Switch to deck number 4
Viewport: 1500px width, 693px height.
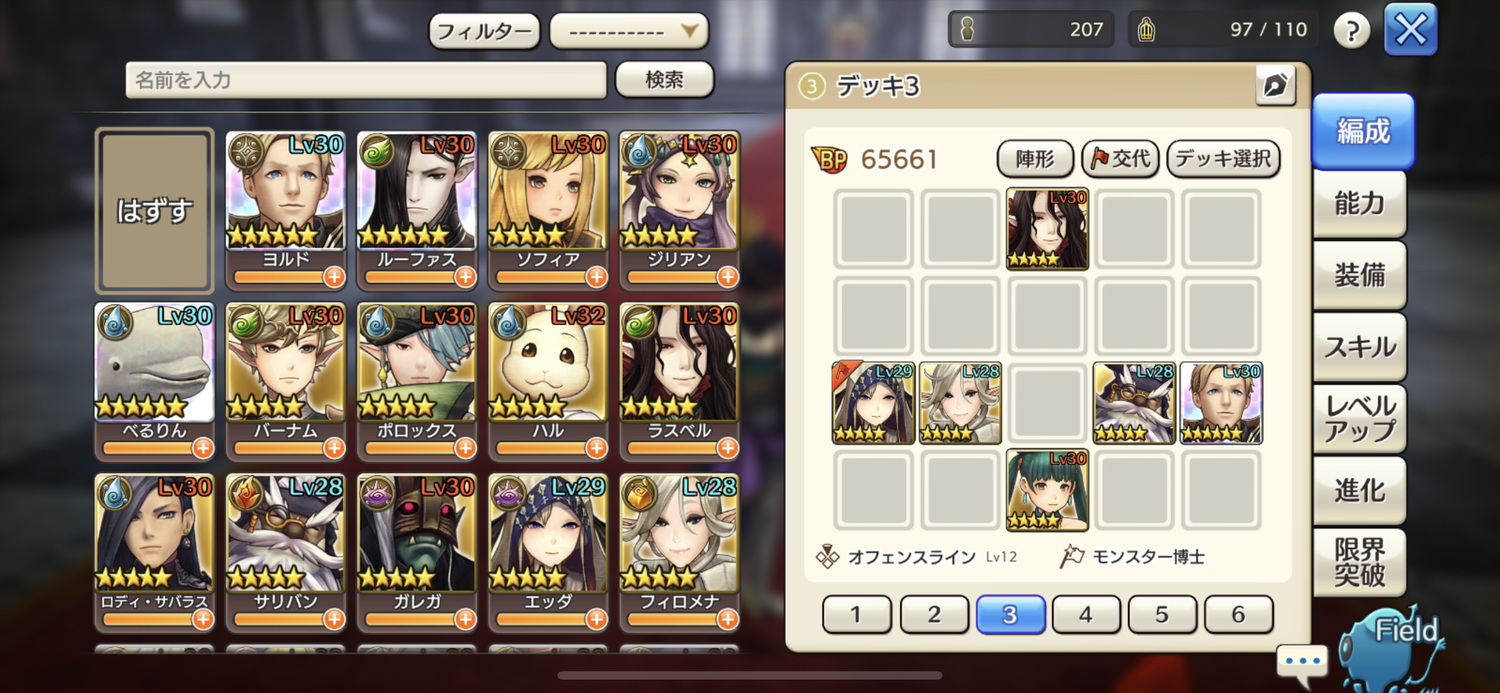(1086, 614)
